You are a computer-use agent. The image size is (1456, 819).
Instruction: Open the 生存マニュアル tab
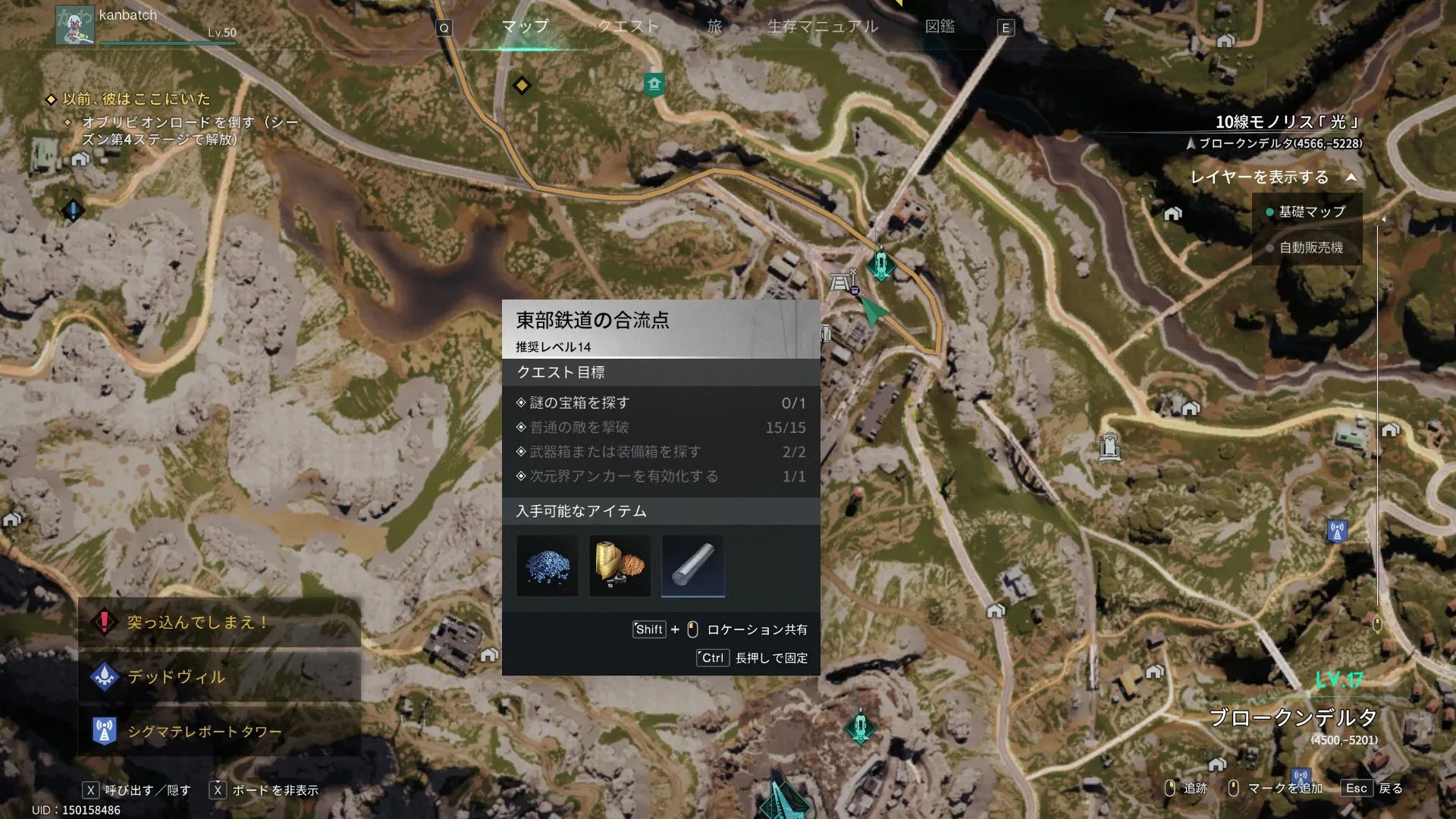(x=823, y=27)
